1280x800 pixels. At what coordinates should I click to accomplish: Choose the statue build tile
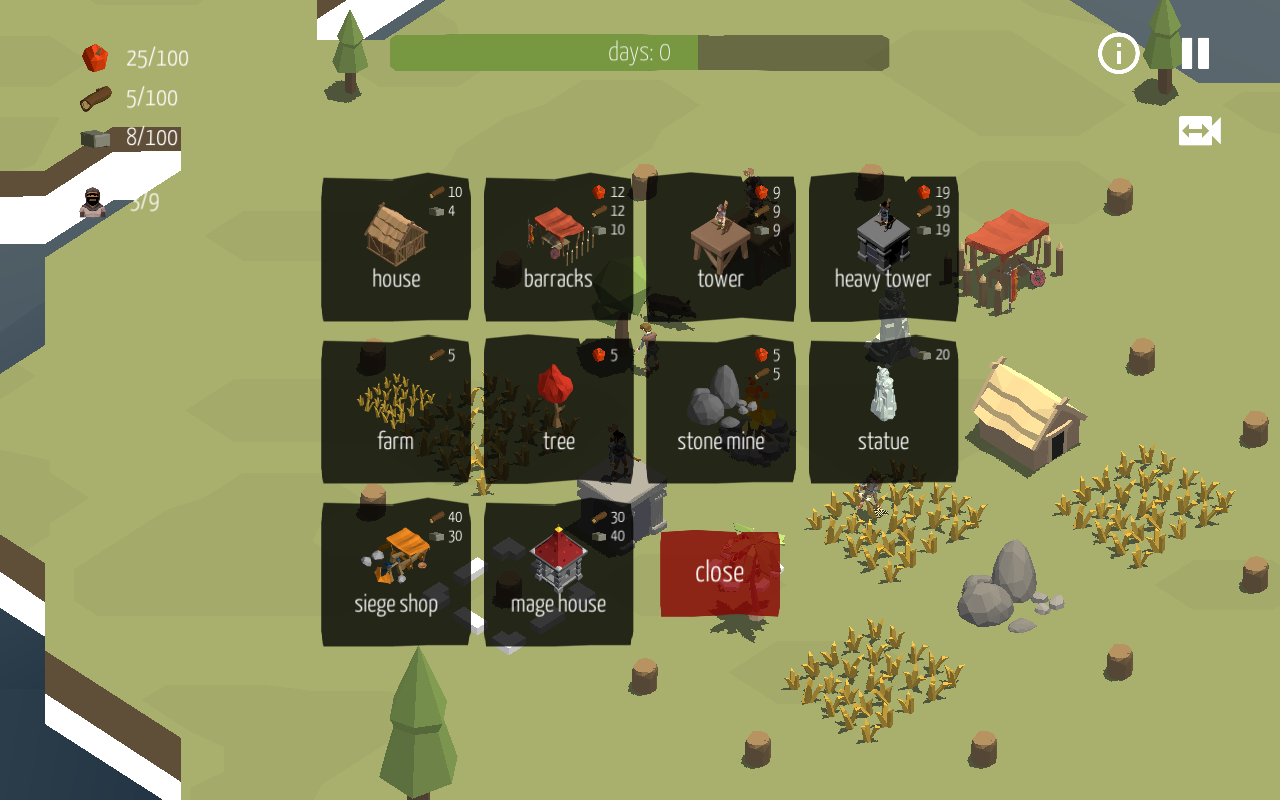point(883,411)
